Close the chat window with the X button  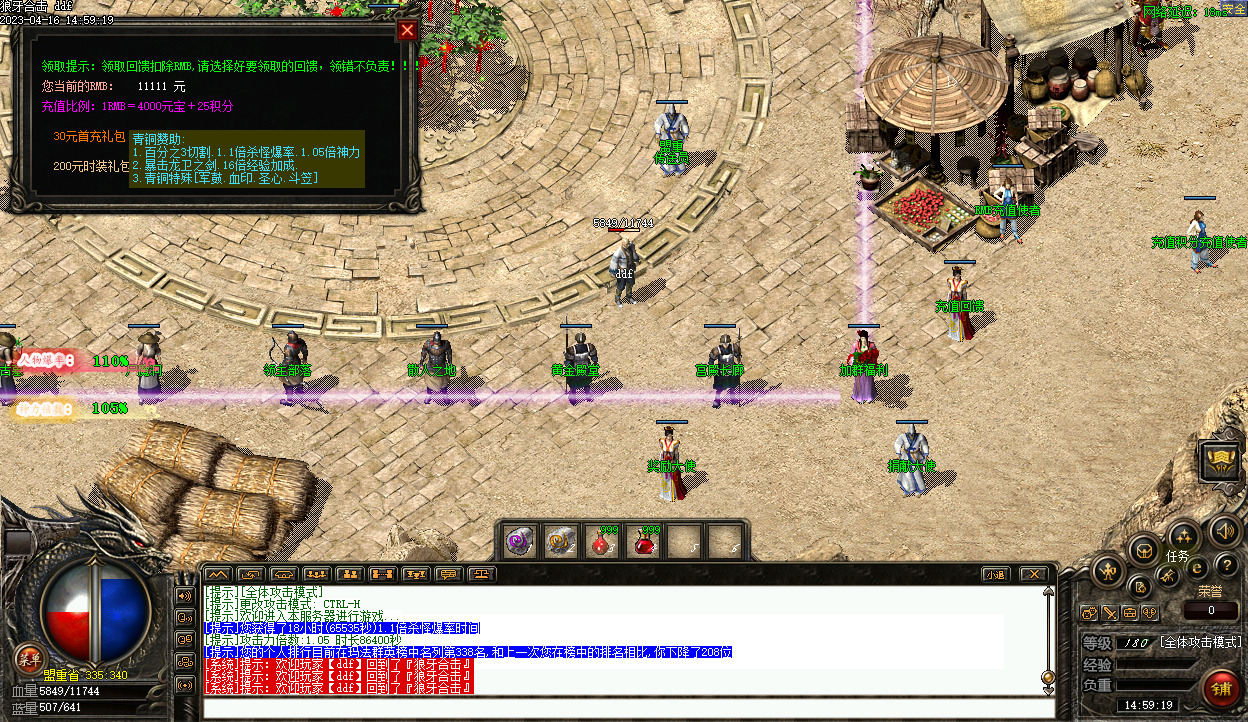(1033, 574)
